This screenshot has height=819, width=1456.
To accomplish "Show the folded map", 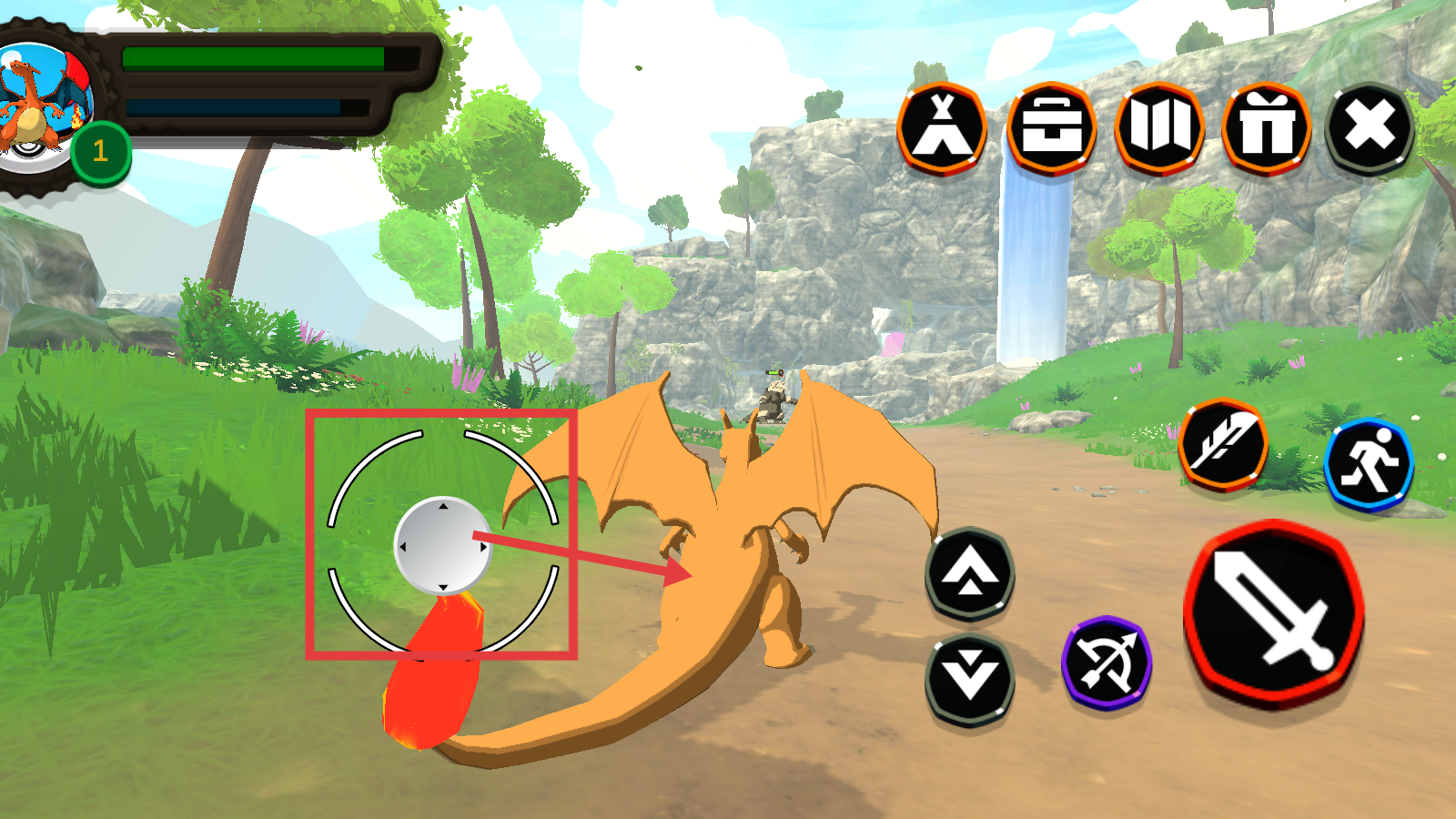I will coord(1159,127).
